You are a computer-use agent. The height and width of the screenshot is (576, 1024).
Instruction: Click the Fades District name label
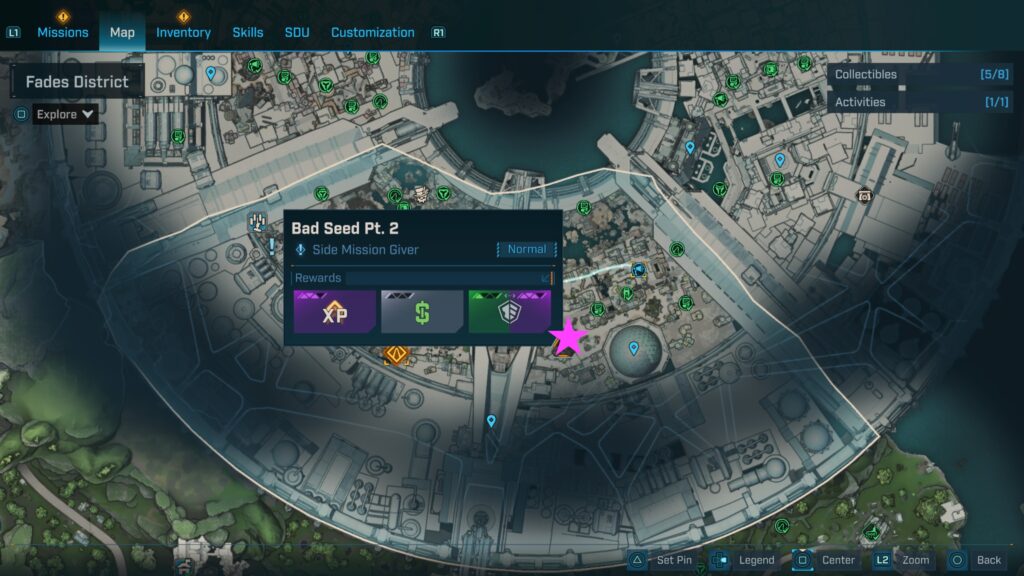77,82
